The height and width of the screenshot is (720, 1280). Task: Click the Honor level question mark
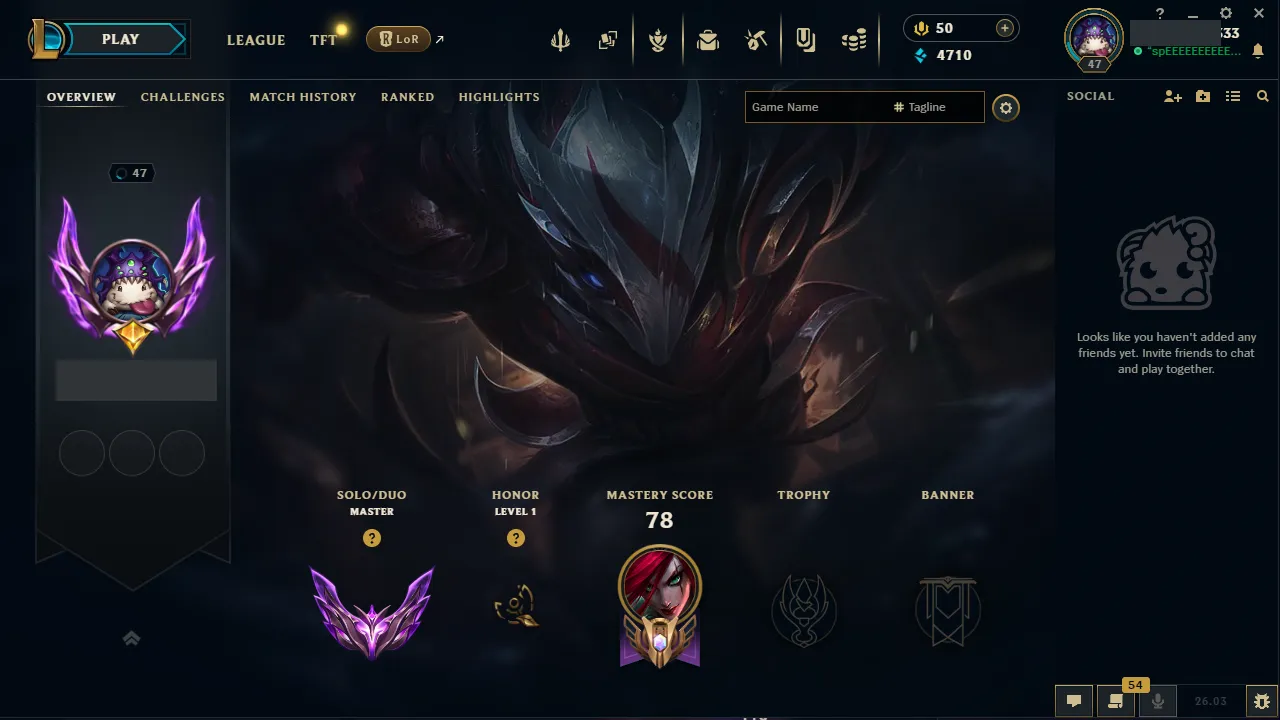[x=515, y=538]
